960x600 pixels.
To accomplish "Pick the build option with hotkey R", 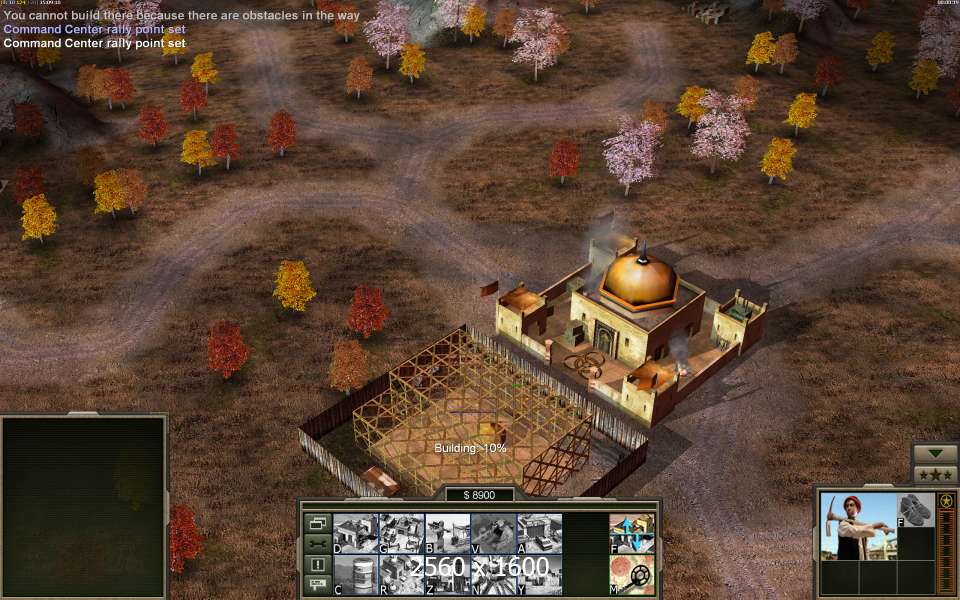I will (x=401, y=575).
